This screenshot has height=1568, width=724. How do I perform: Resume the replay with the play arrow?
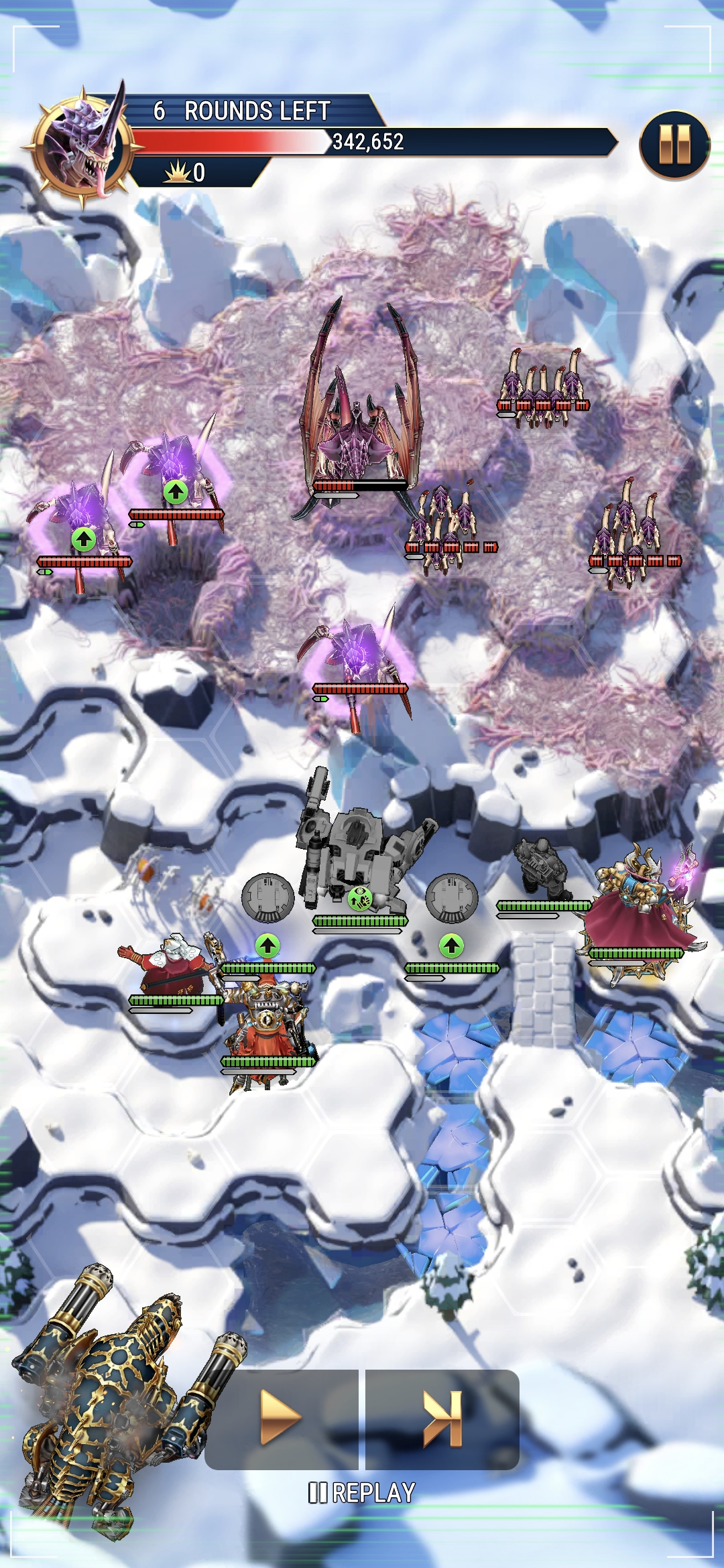click(x=282, y=1417)
